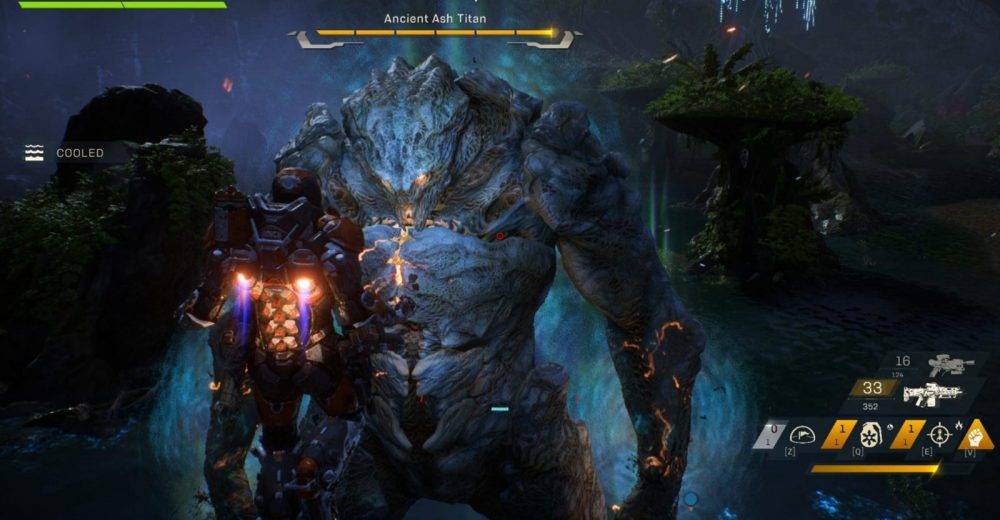The height and width of the screenshot is (520, 1000).
Task: Select the equipped assault rifle icon
Action: pos(931,394)
